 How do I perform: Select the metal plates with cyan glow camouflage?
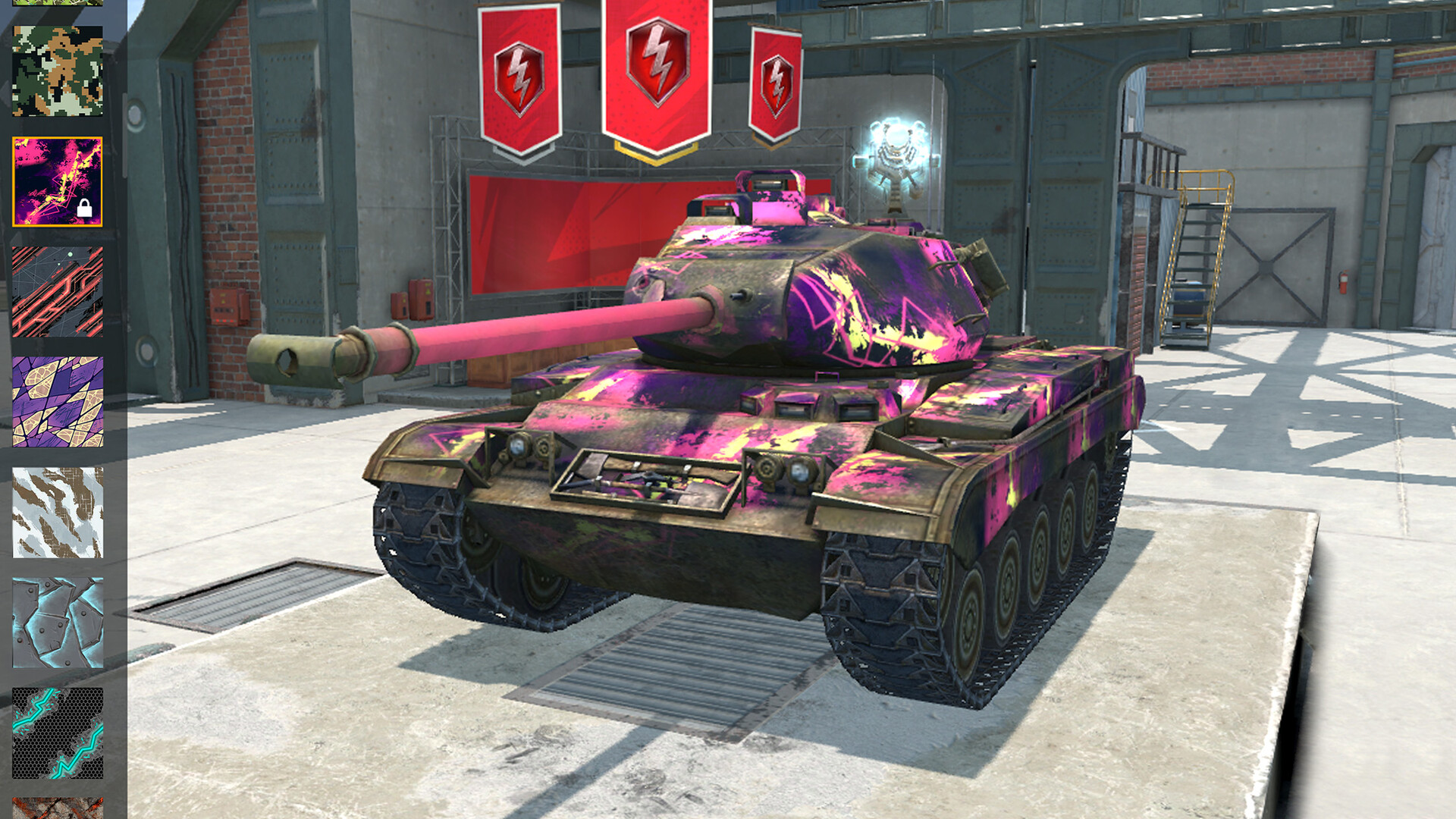[x=57, y=622]
